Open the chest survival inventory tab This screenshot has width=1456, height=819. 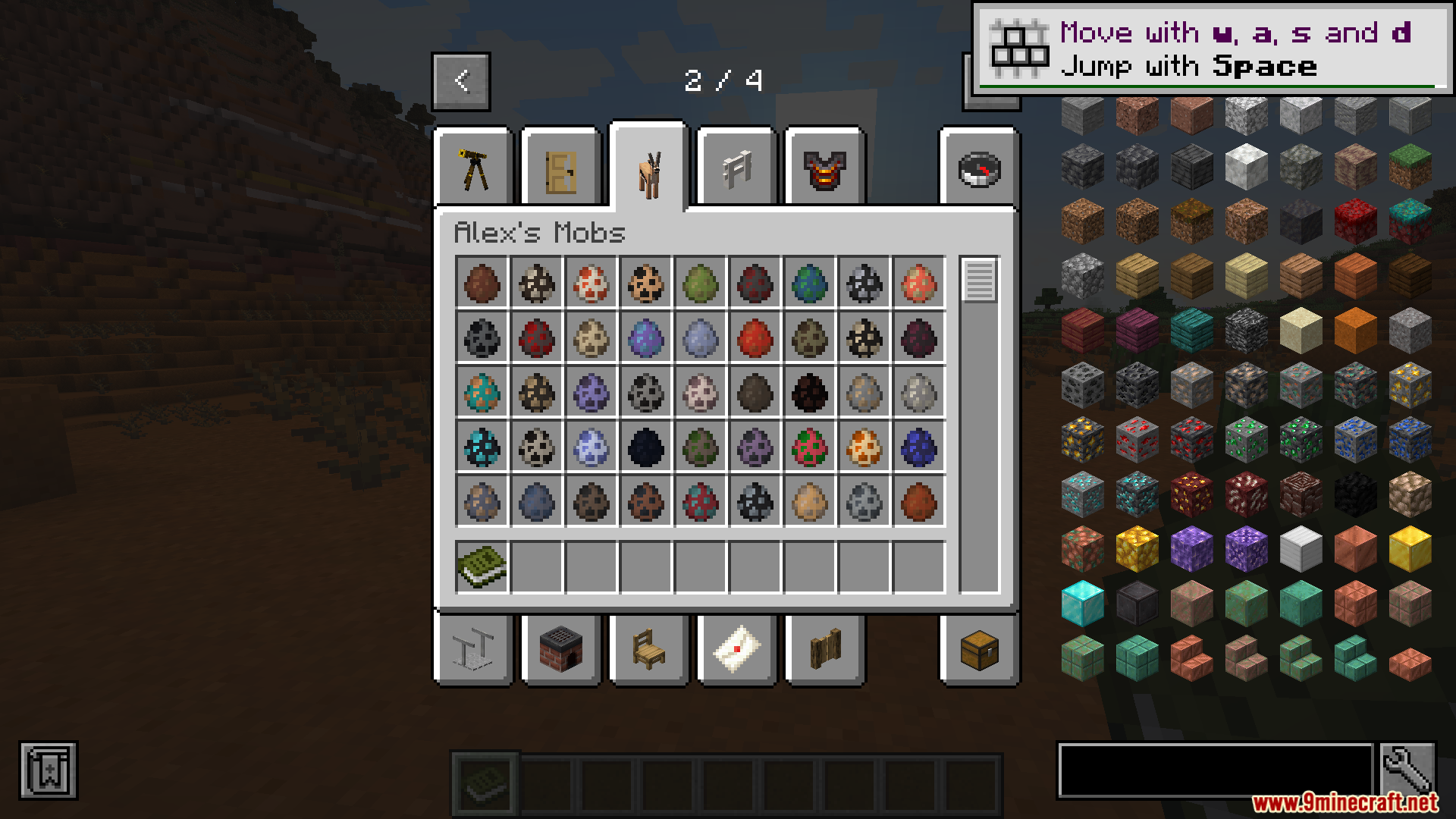tap(979, 650)
